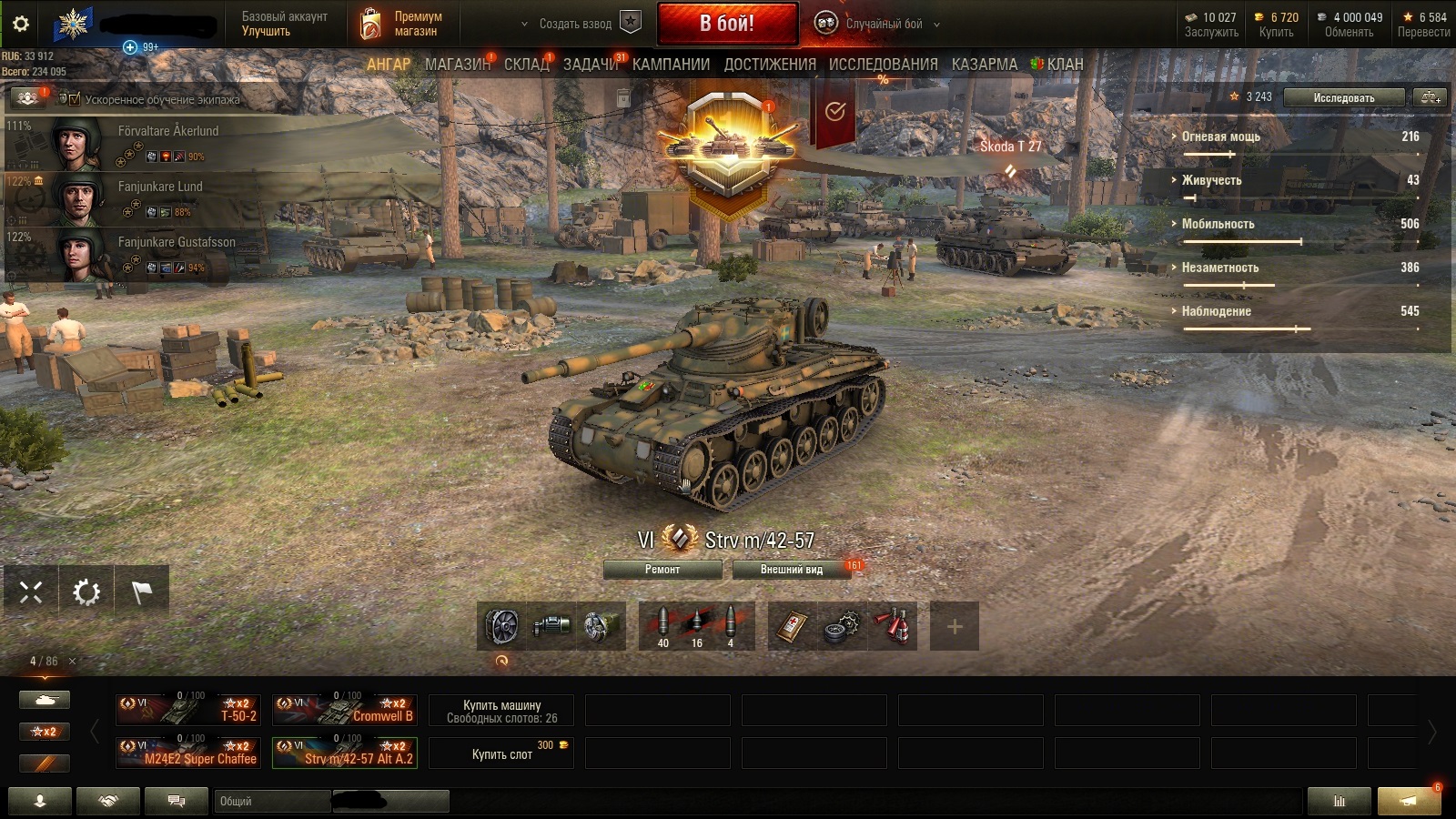Click the Общий chat channel tab

click(x=273, y=801)
